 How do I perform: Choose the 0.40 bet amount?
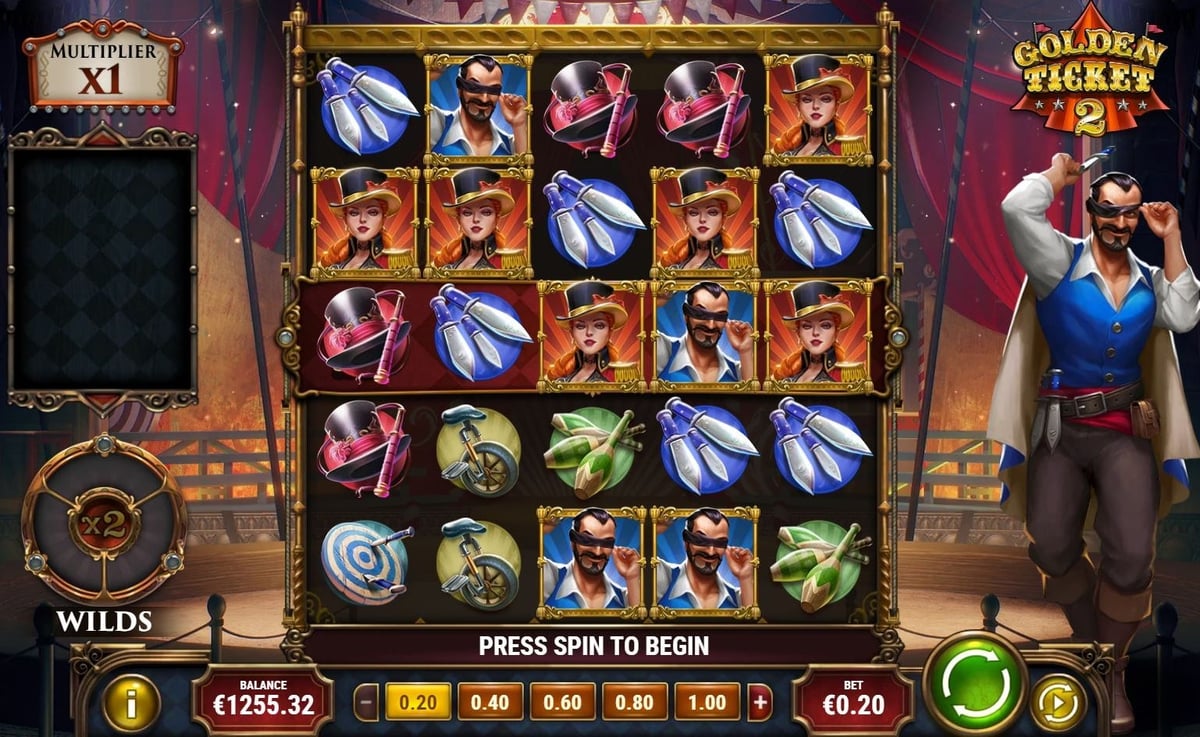[490, 702]
